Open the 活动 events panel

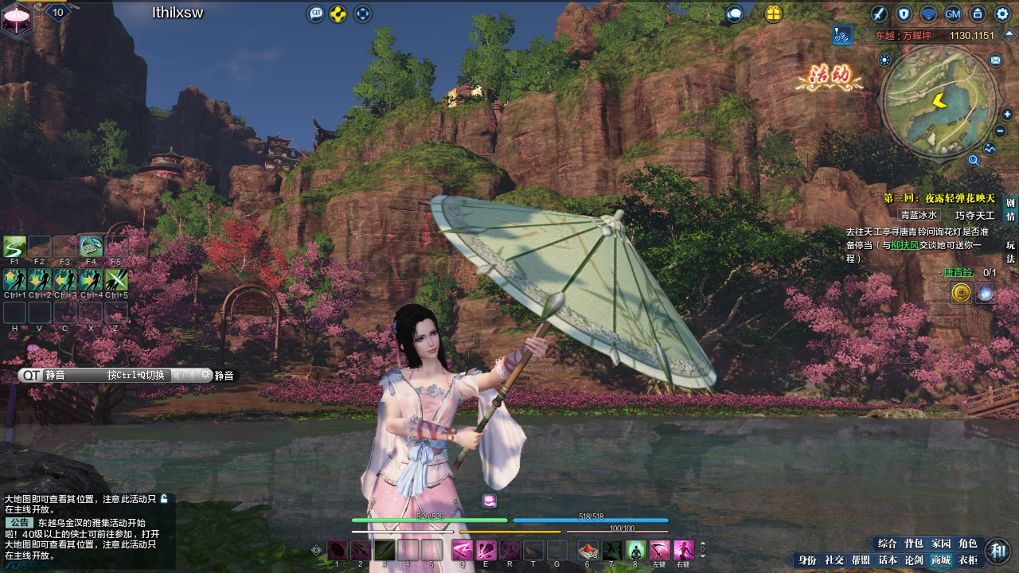click(829, 76)
